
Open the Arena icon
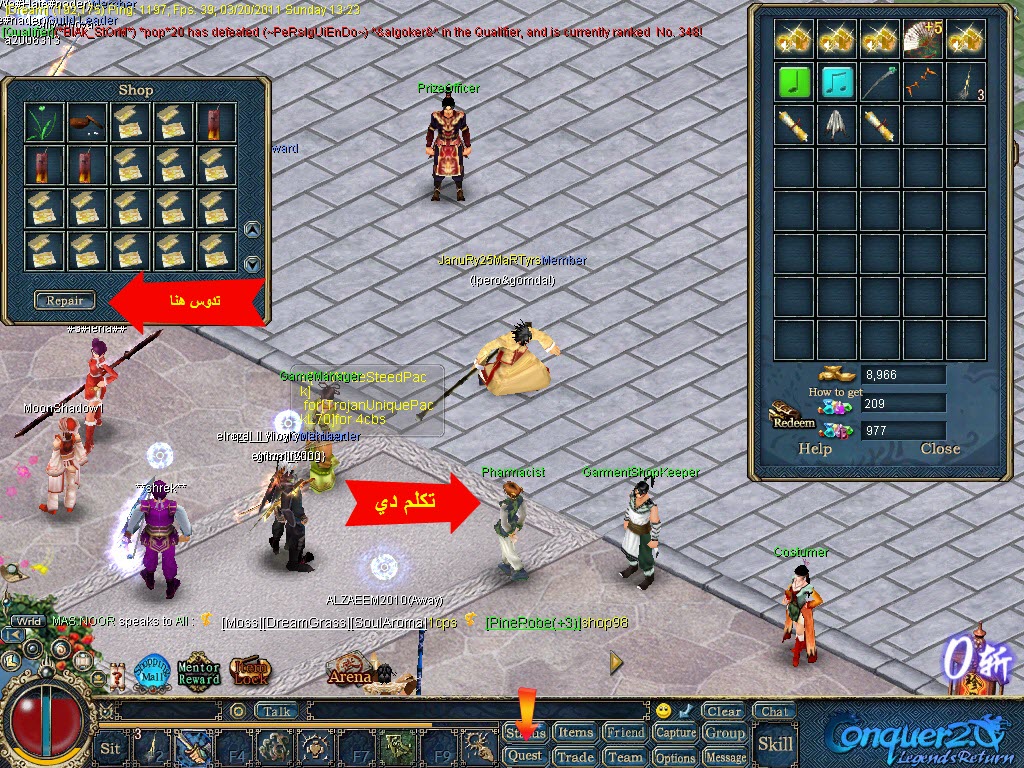click(x=349, y=672)
